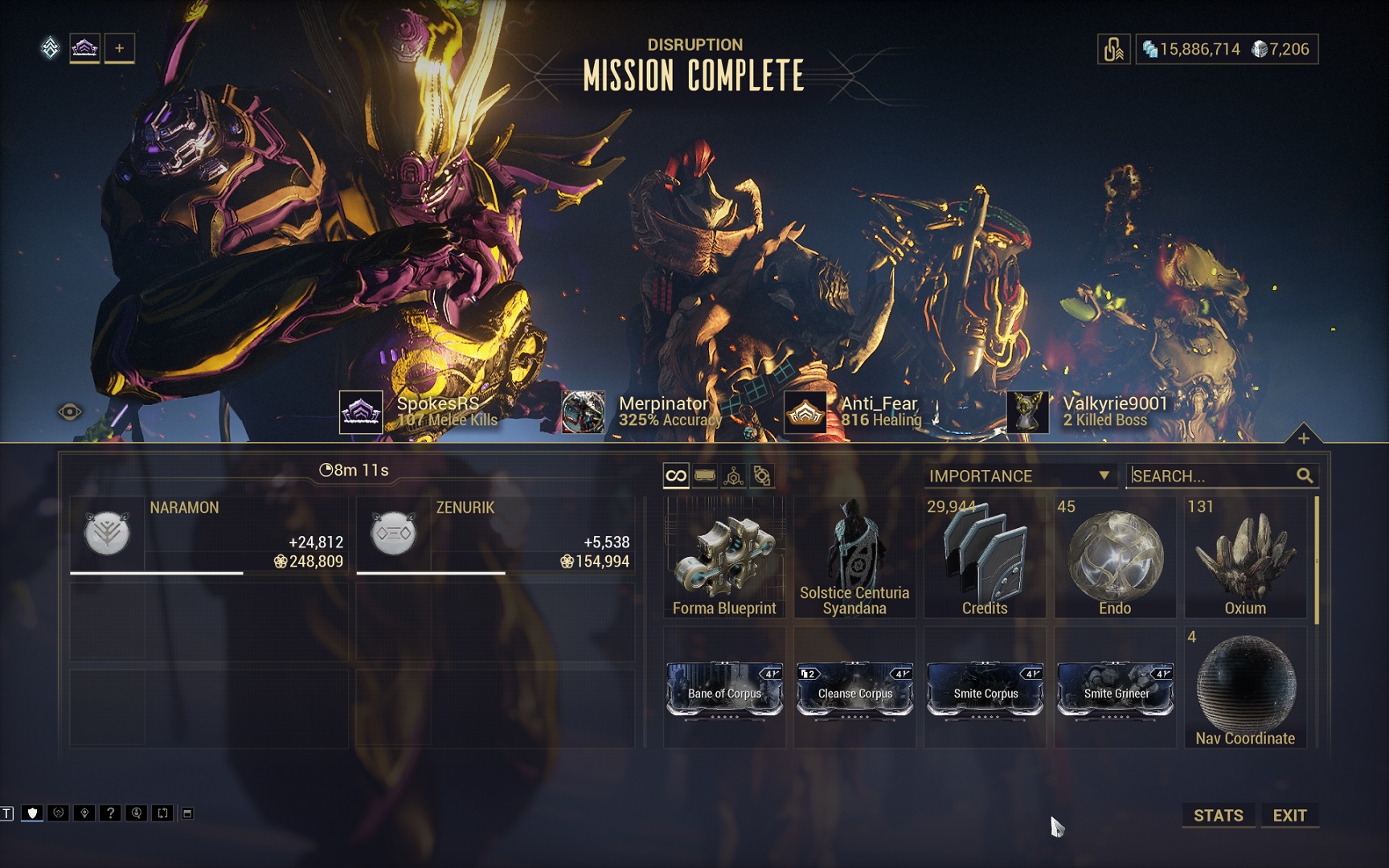Select the Credits reward tile

pyautogui.click(x=985, y=557)
